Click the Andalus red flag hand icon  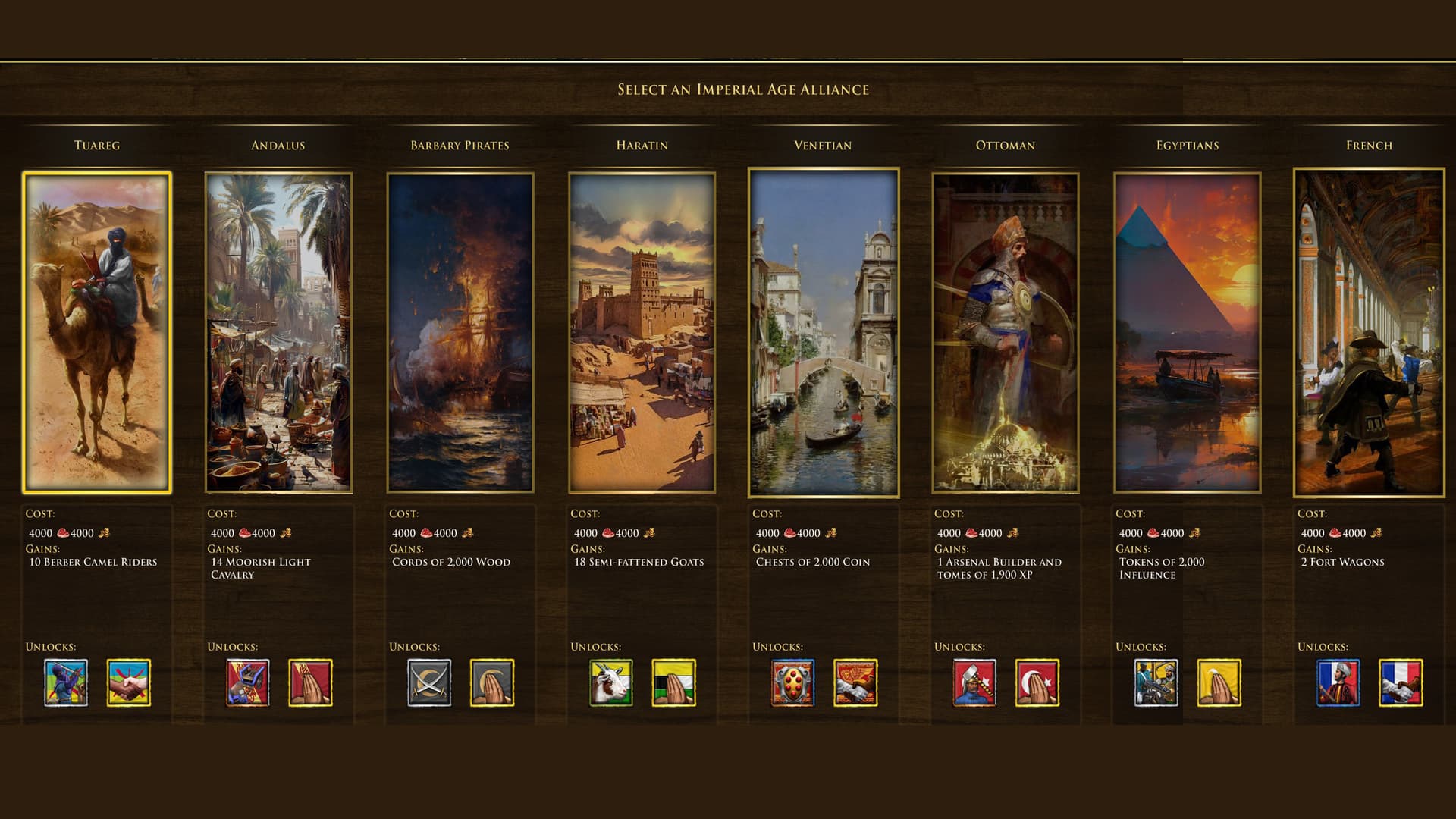coord(310,682)
